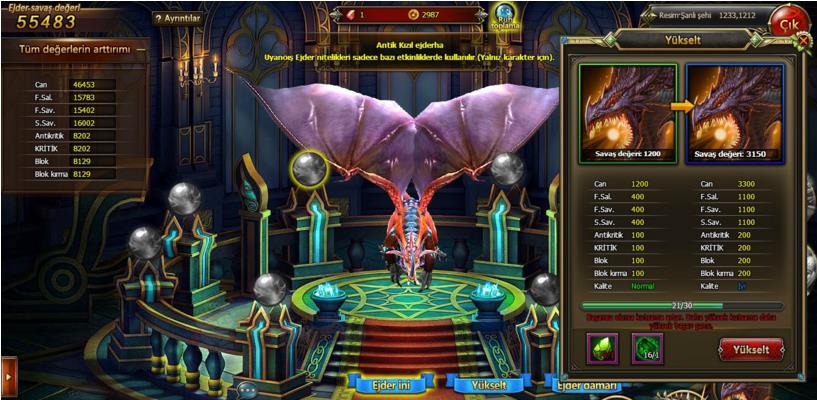Image resolution: width=817 pixels, height=400 pixels.
Task: Select the green crystal material slot
Action: click(x=603, y=348)
